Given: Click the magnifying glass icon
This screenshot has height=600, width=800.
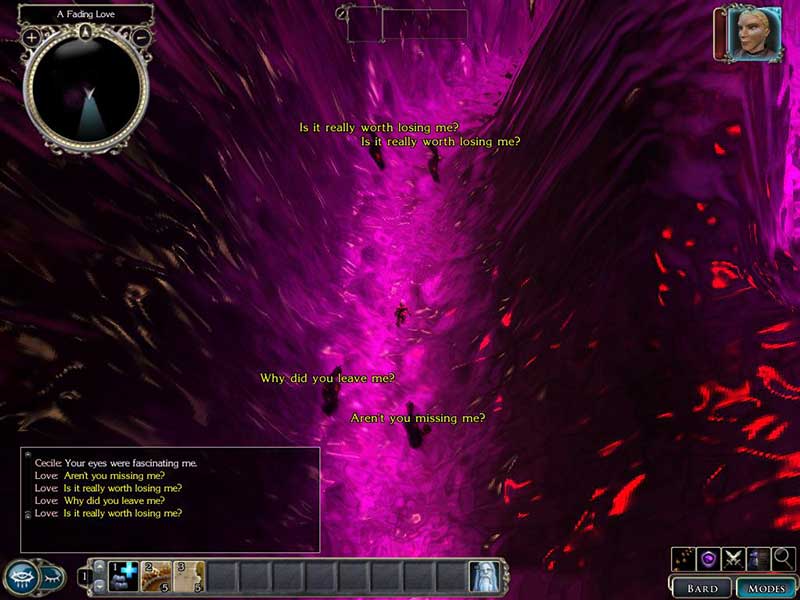Looking at the screenshot, I should (784, 558).
